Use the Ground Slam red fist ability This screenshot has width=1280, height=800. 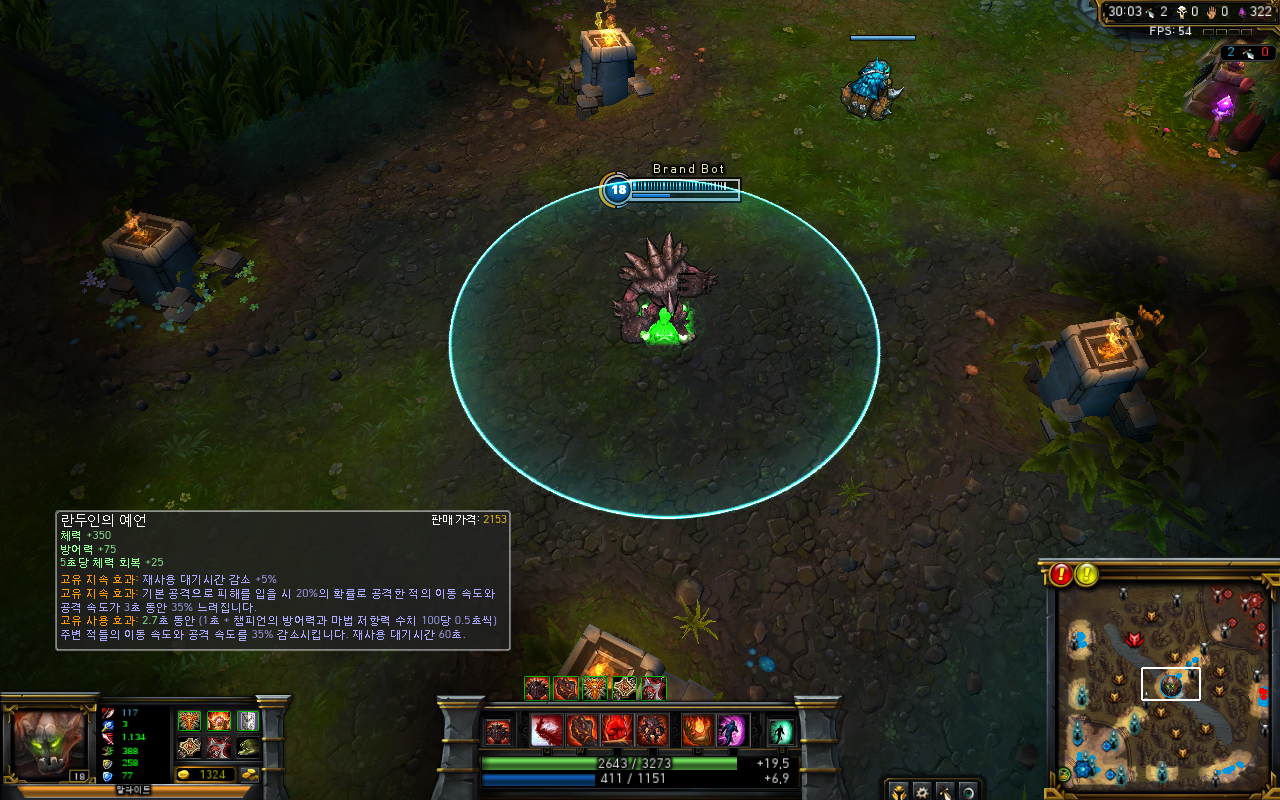[617, 731]
